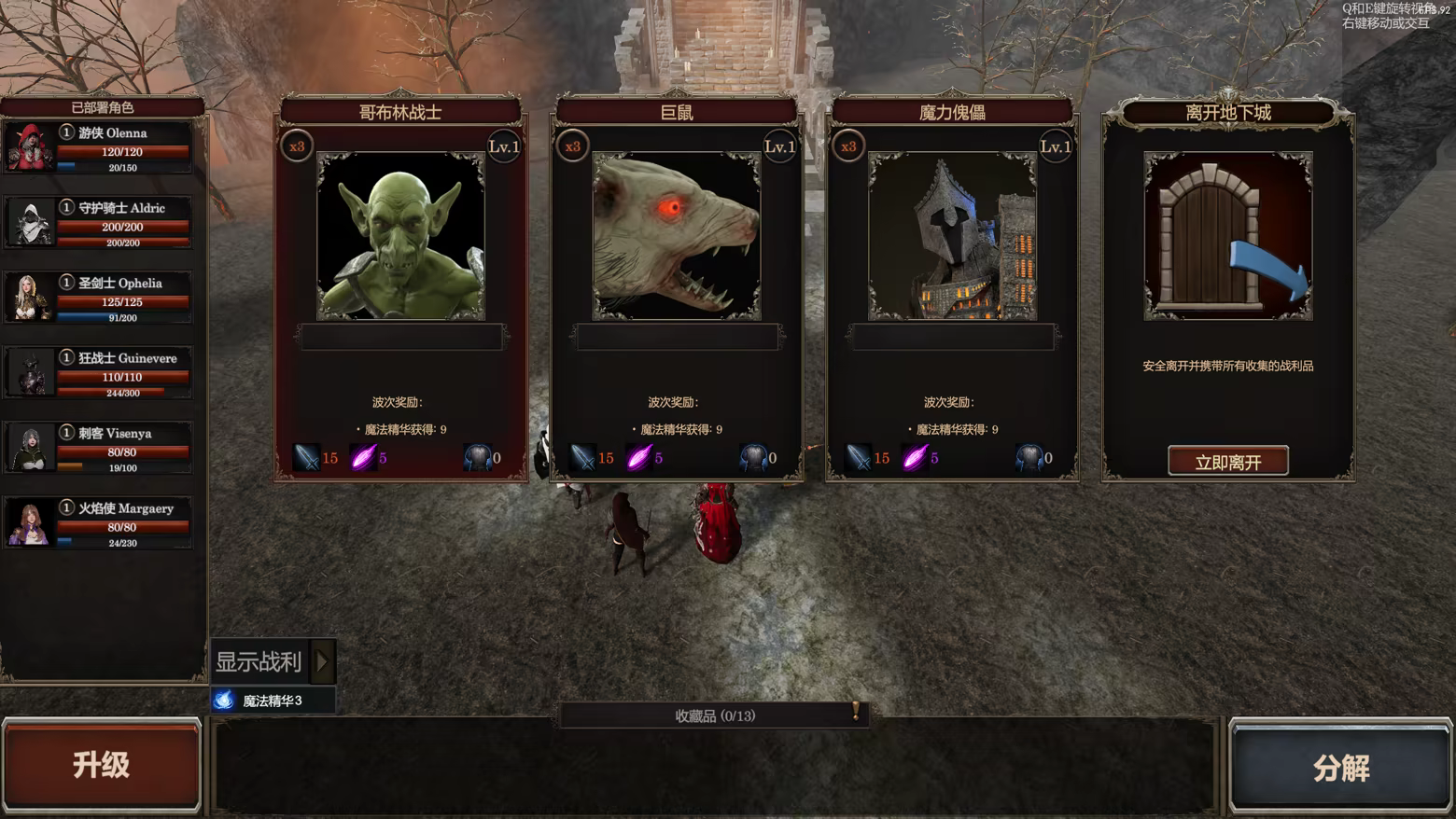Choose paladin Ophelia from the roster
The image size is (1456, 819).
(x=99, y=298)
